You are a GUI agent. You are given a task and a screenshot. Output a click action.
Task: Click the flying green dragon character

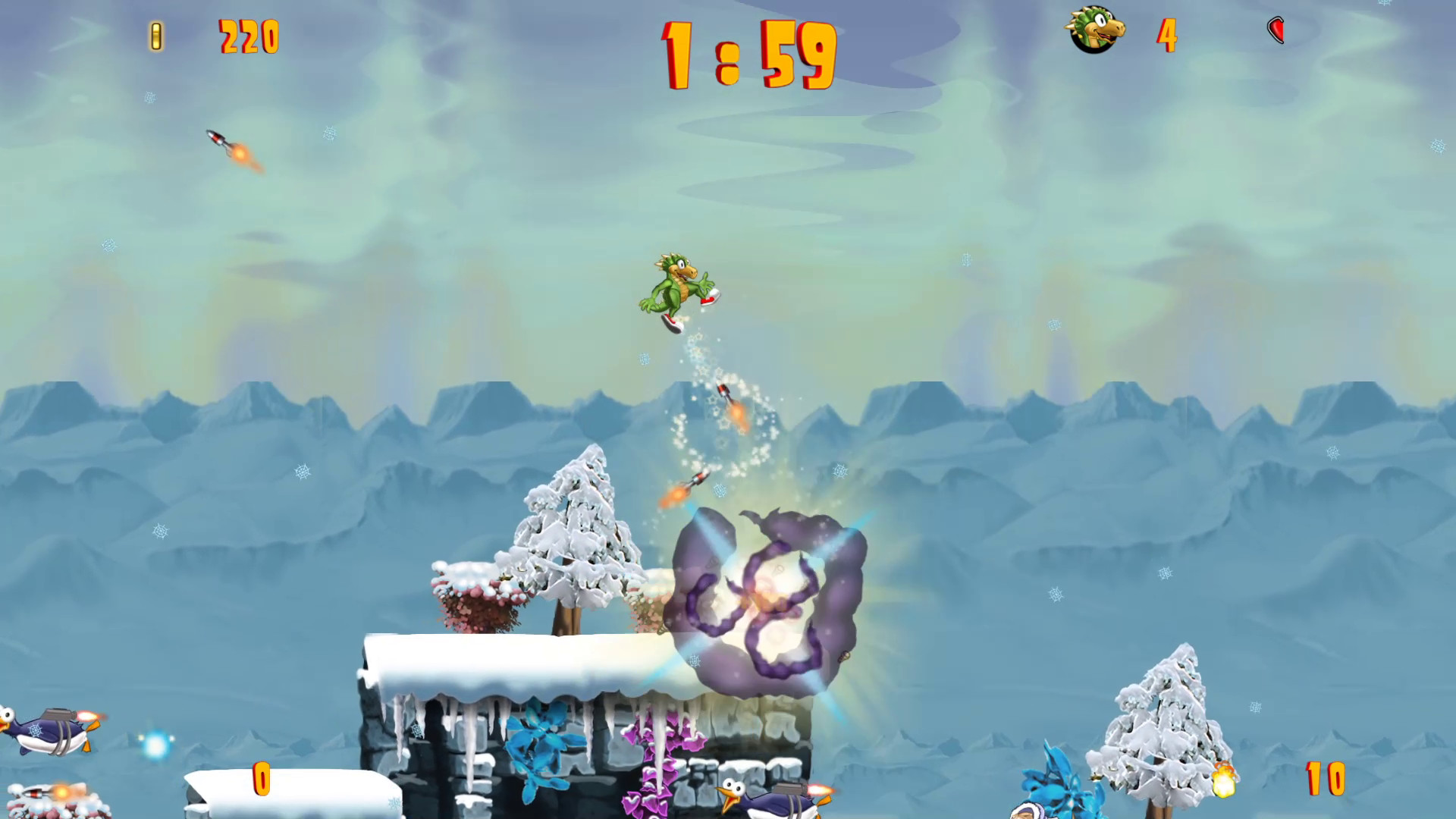[673, 288]
